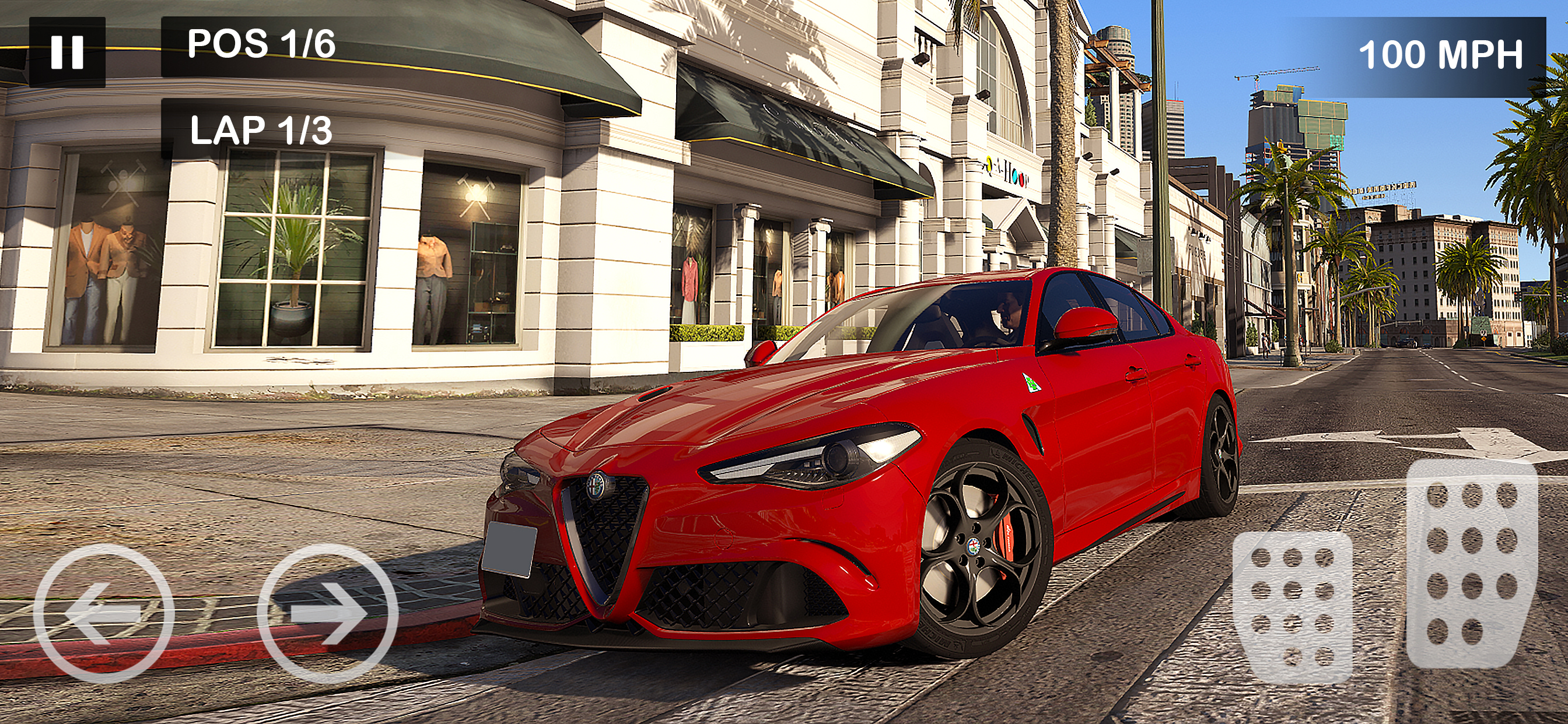Viewport: 1568px width, 724px height.
Task: Pause the race
Action: coord(67,52)
